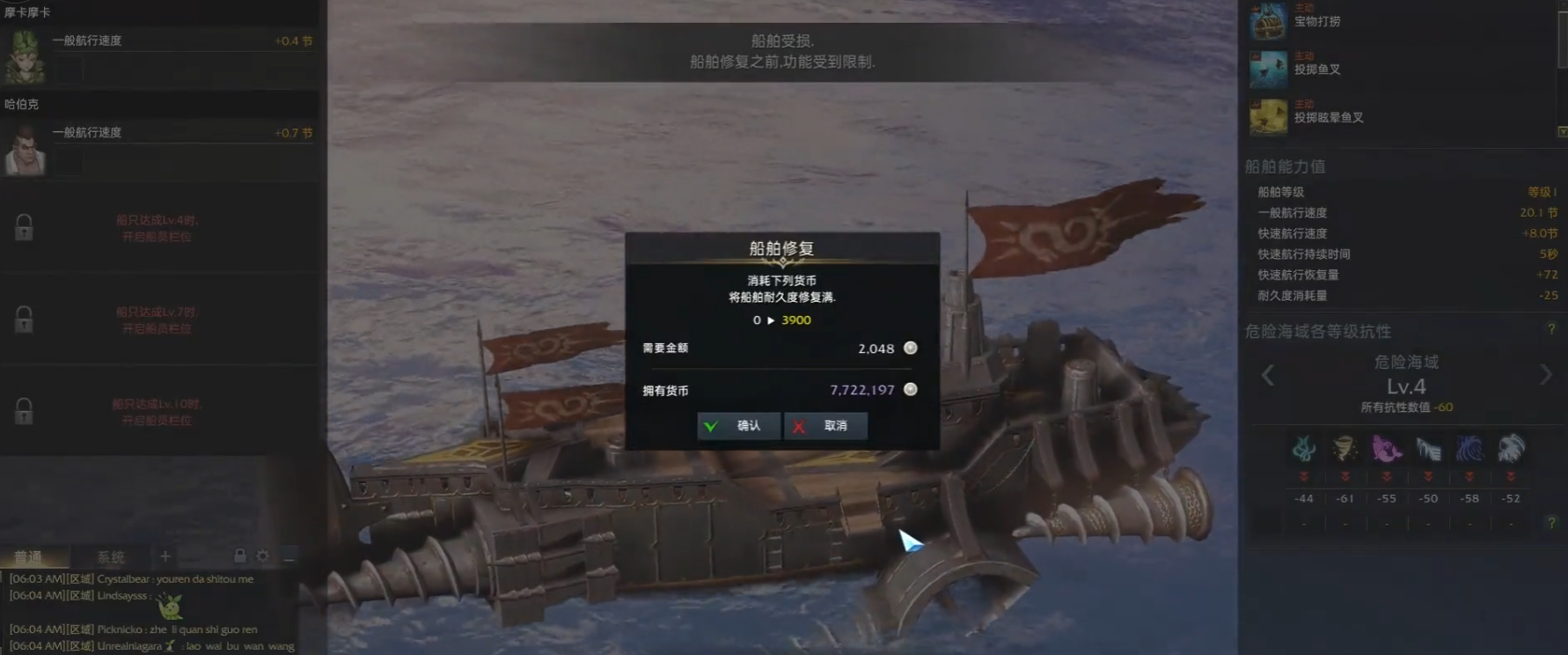Image resolution: width=1568 pixels, height=655 pixels.
Task: Show the previous hazardous sea level
Action: (x=1268, y=376)
